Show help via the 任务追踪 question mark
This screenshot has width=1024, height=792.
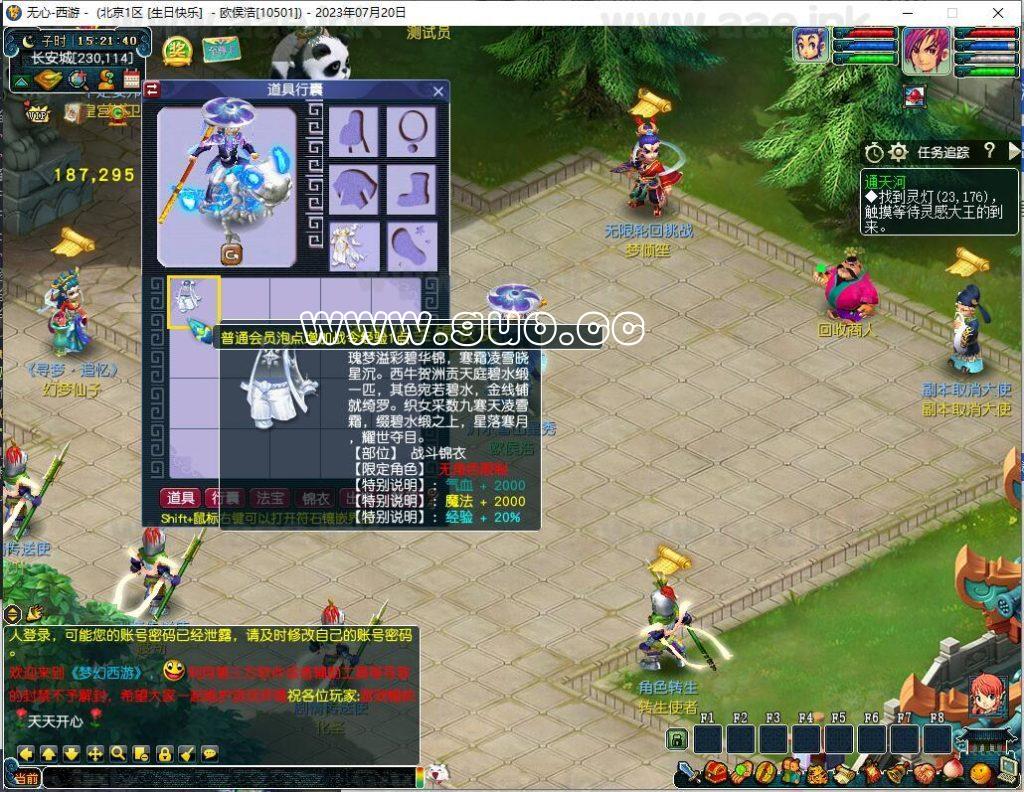point(989,151)
